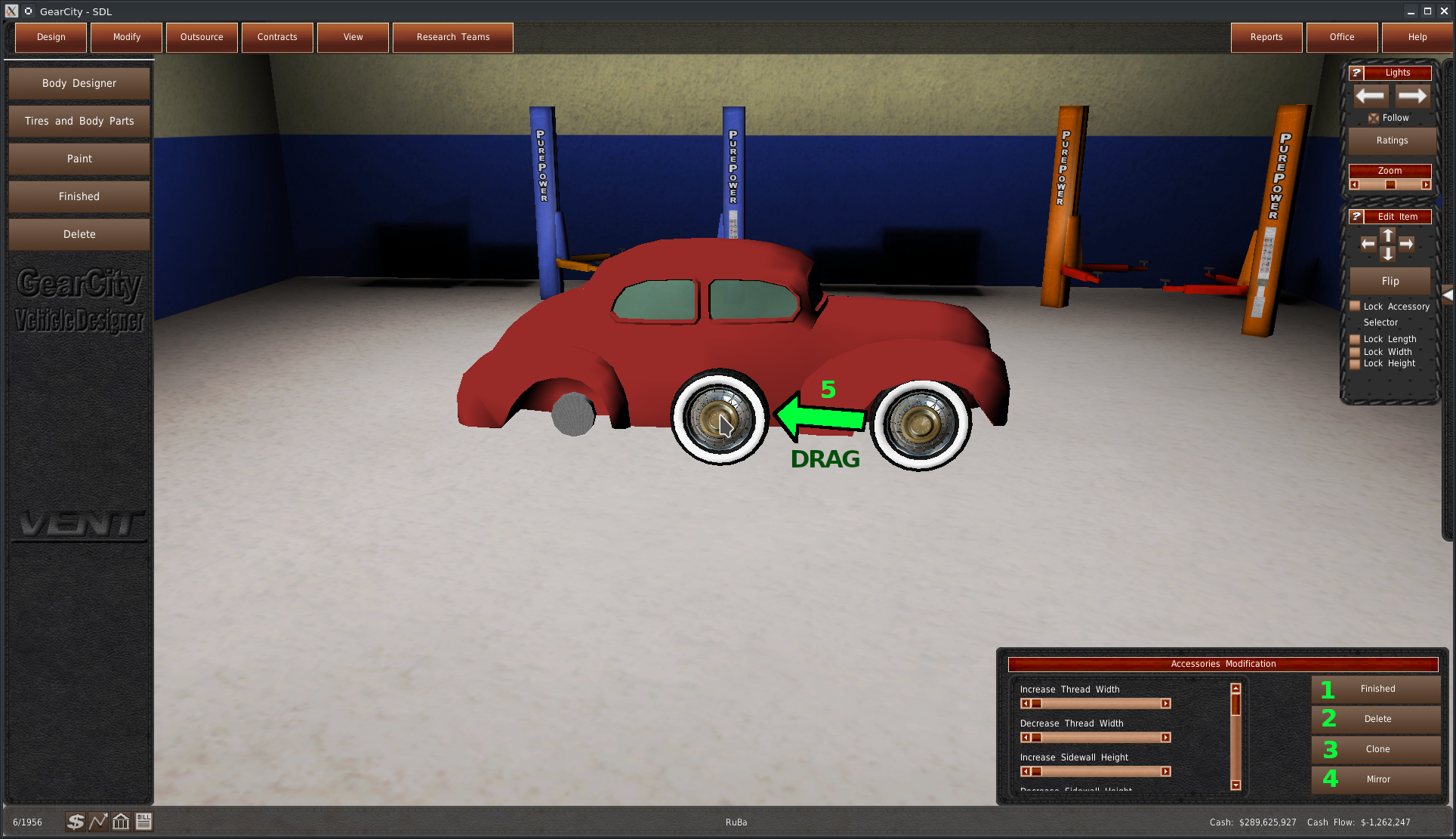Viewport: 1456px width, 839px height.
Task: Open the bank building icon
Action: pyautogui.click(x=121, y=822)
